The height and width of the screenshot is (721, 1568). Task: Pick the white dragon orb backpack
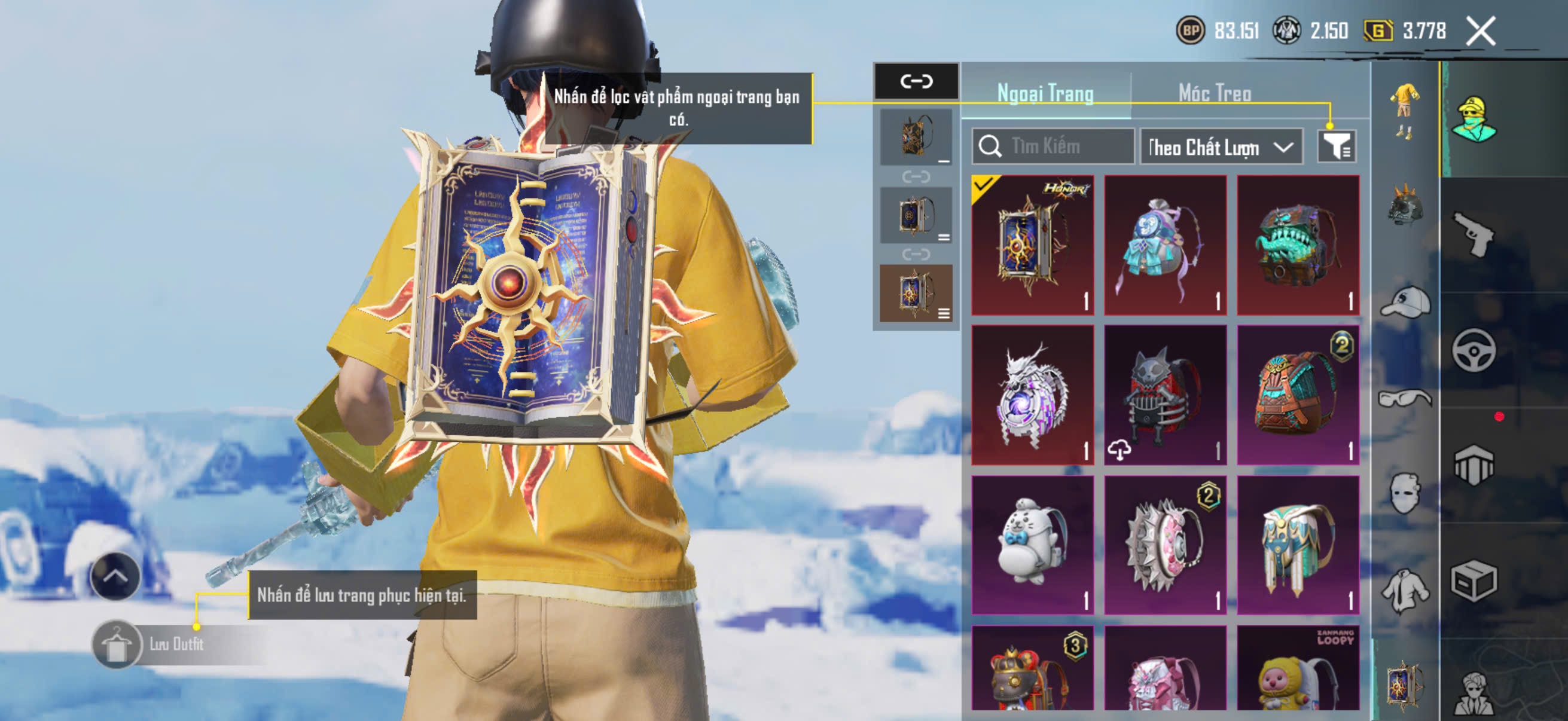click(x=1032, y=395)
